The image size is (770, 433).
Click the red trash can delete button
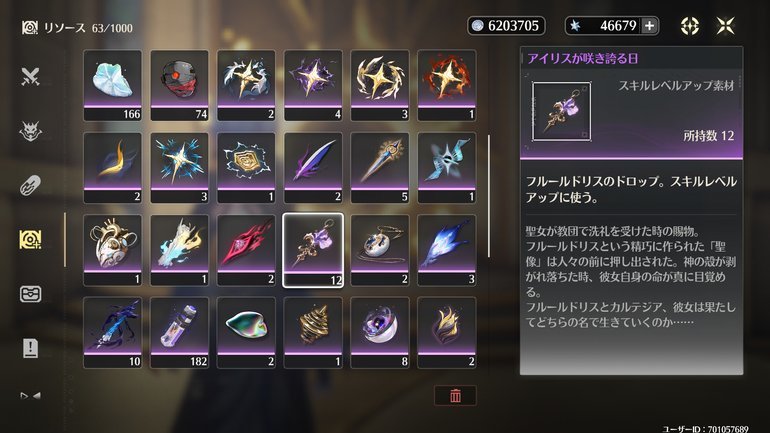(455, 395)
